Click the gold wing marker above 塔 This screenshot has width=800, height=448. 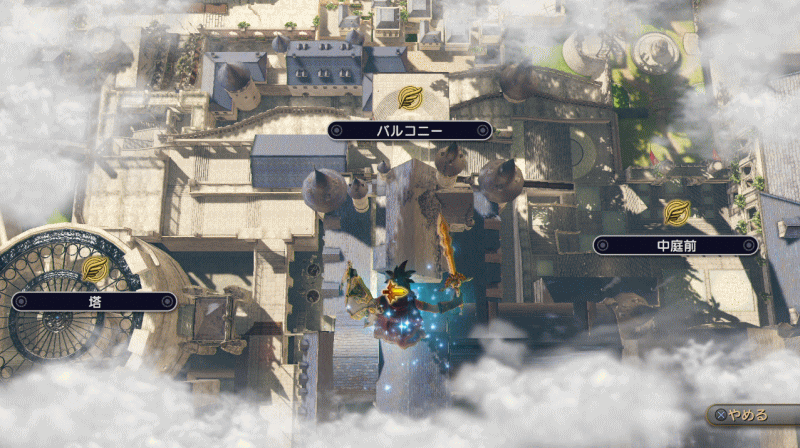(x=96, y=268)
